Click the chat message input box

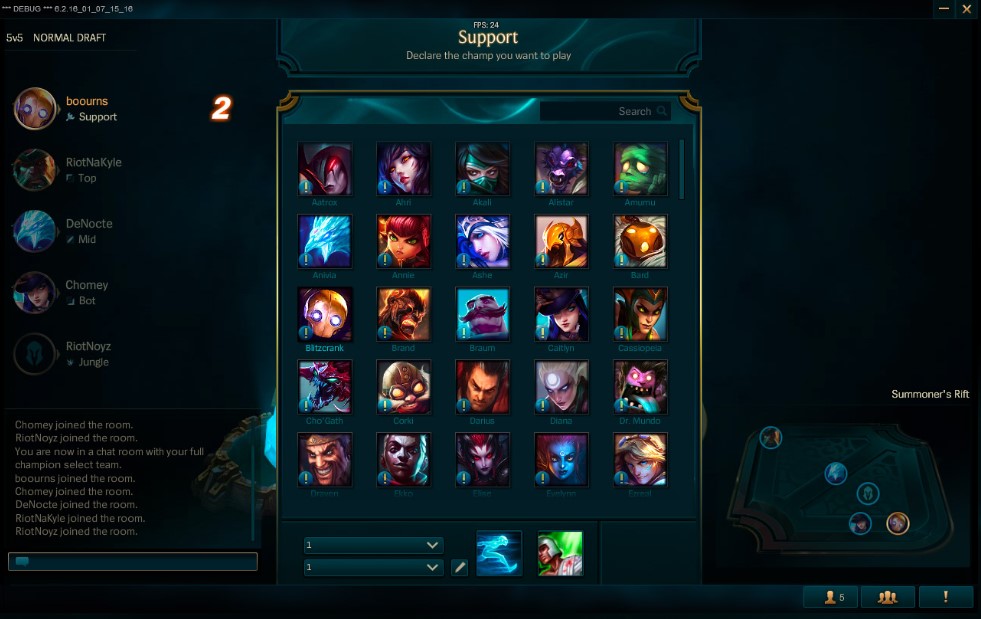133,562
